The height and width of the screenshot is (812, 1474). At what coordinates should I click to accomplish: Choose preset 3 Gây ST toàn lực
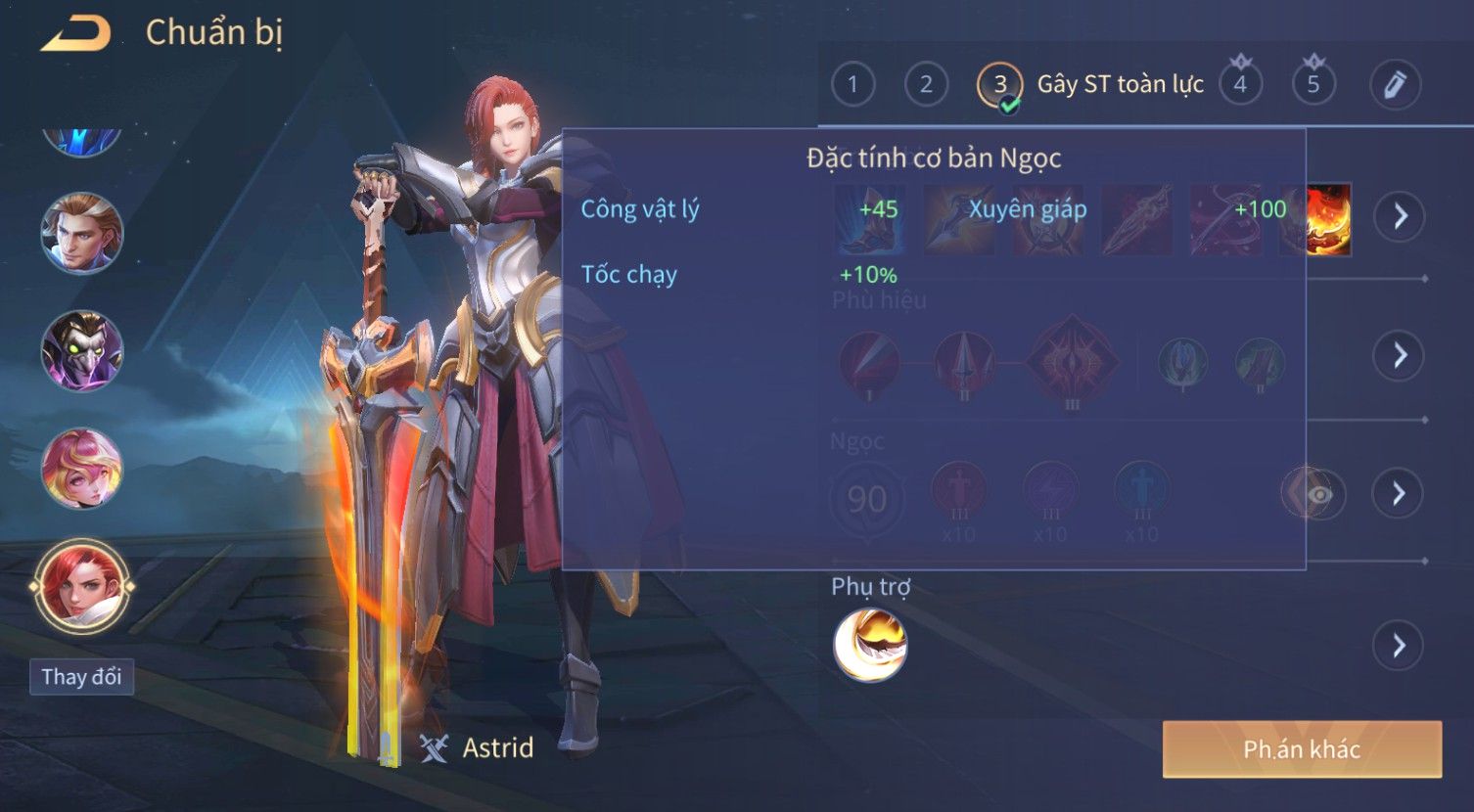pyautogui.click(x=1000, y=85)
